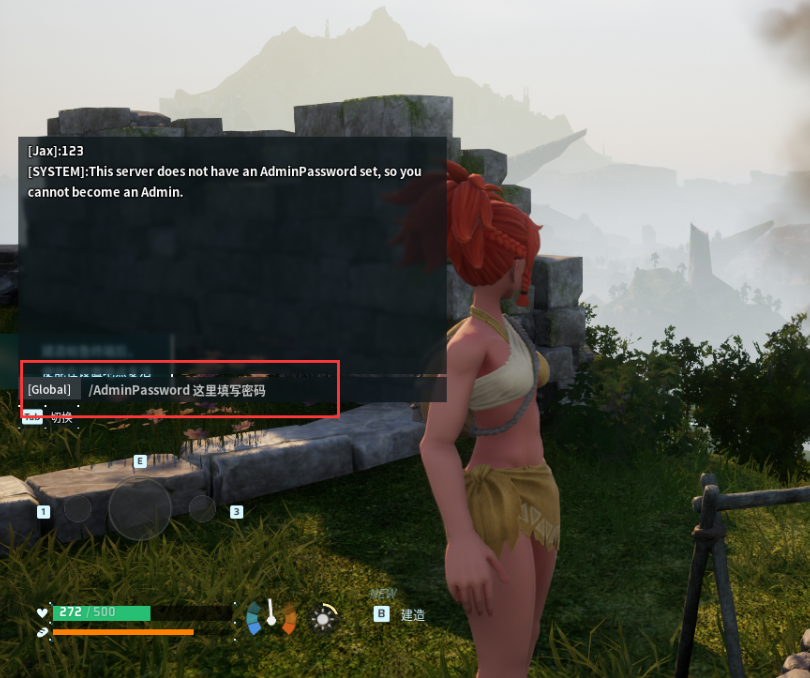The image size is (810, 678).
Task: Select the [Global] chat channel tag
Action: pos(49,390)
